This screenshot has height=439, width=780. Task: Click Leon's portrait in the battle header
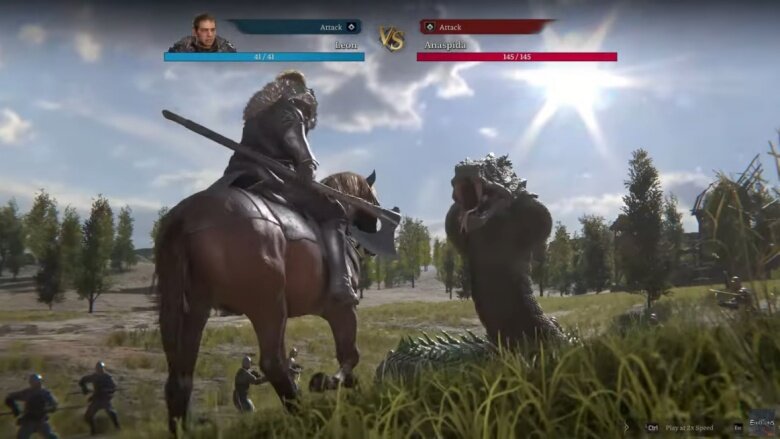point(201,33)
